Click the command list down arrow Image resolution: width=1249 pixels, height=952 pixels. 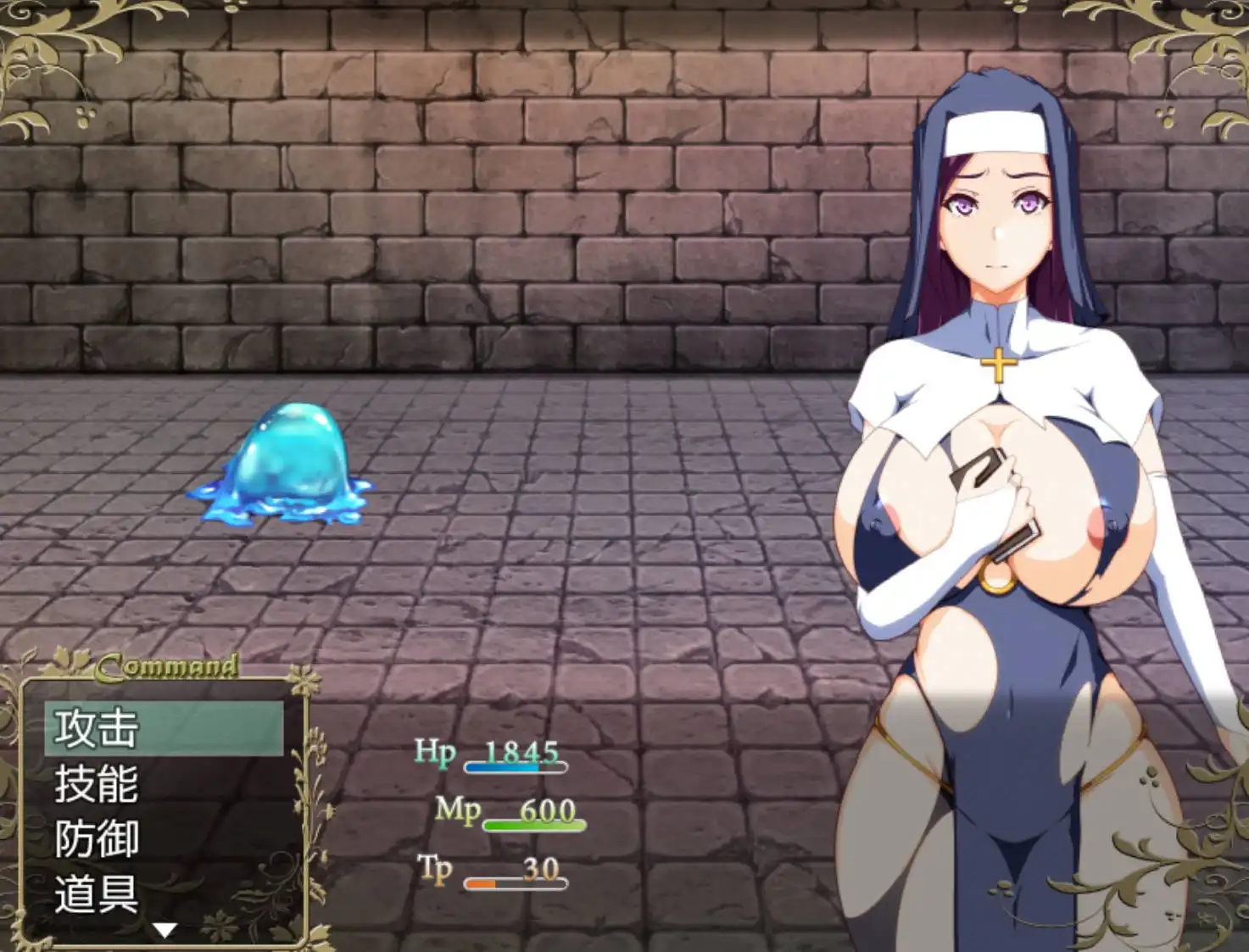click(164, 931)
